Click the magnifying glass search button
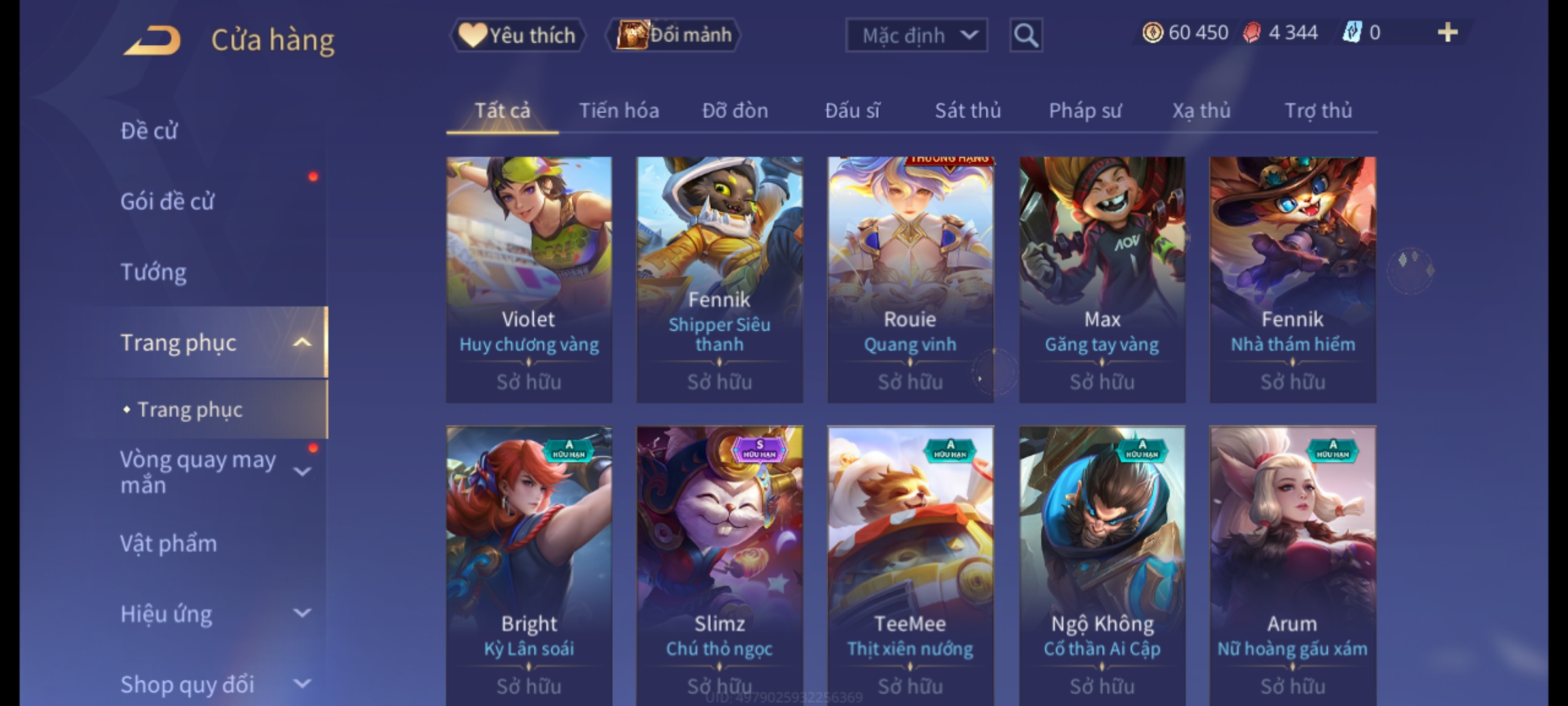Screen dimensions: 1568x706 point(1026,35)
